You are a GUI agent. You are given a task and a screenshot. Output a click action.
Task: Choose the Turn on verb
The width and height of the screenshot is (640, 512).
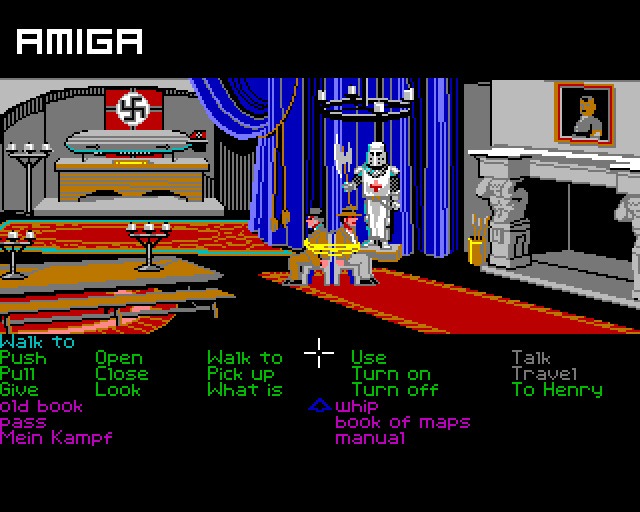click(x=391, y=374)
